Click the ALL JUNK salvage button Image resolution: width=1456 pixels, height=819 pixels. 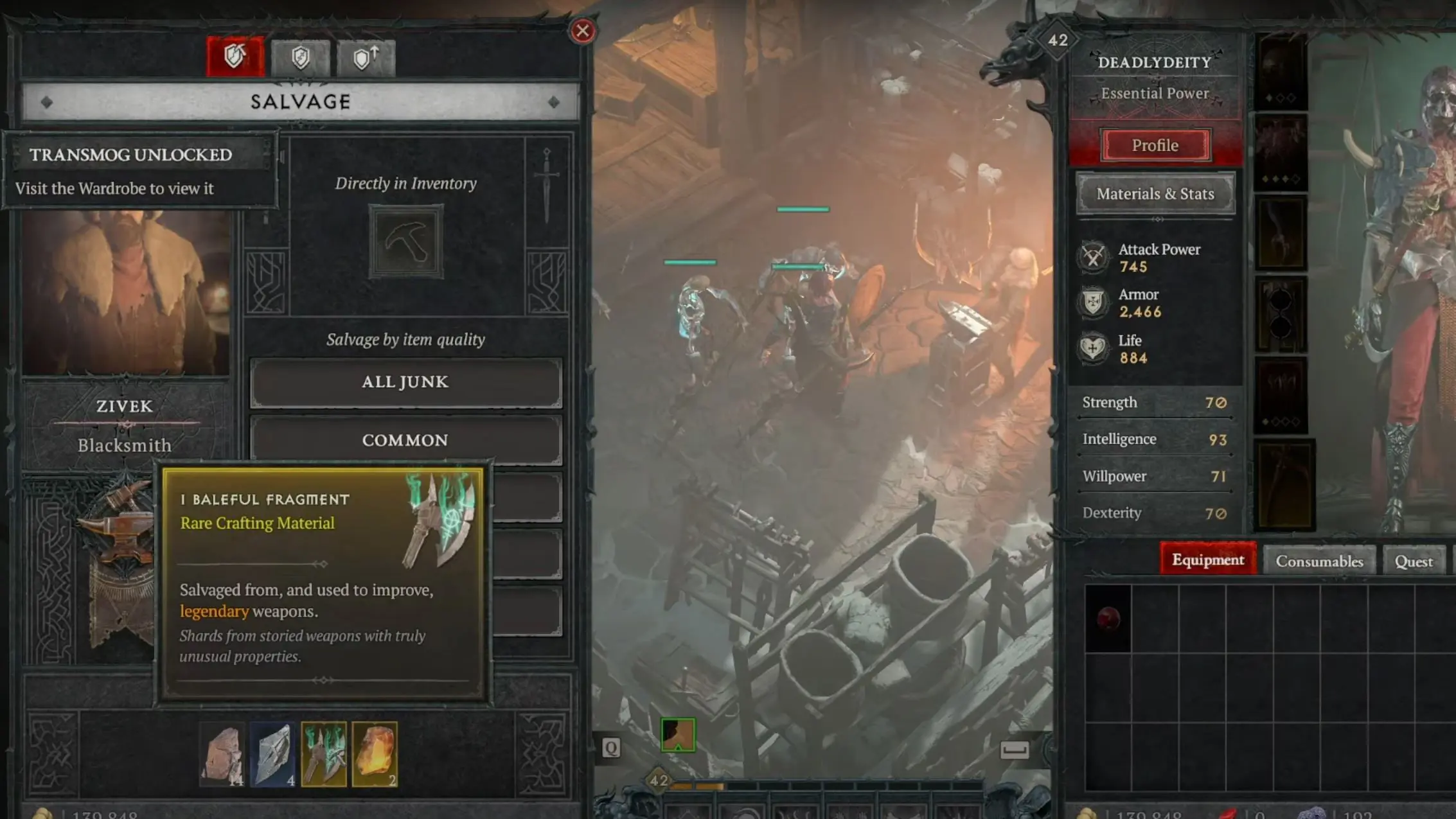click(x=405, y=382)
